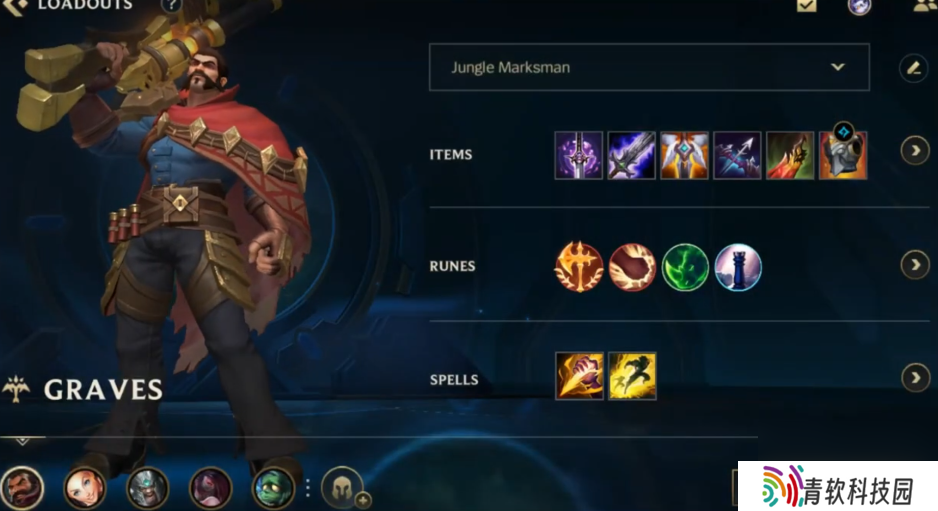938x511 pixels.
Task: Select the winged golden sword item
Action: [x=684, y=155]
